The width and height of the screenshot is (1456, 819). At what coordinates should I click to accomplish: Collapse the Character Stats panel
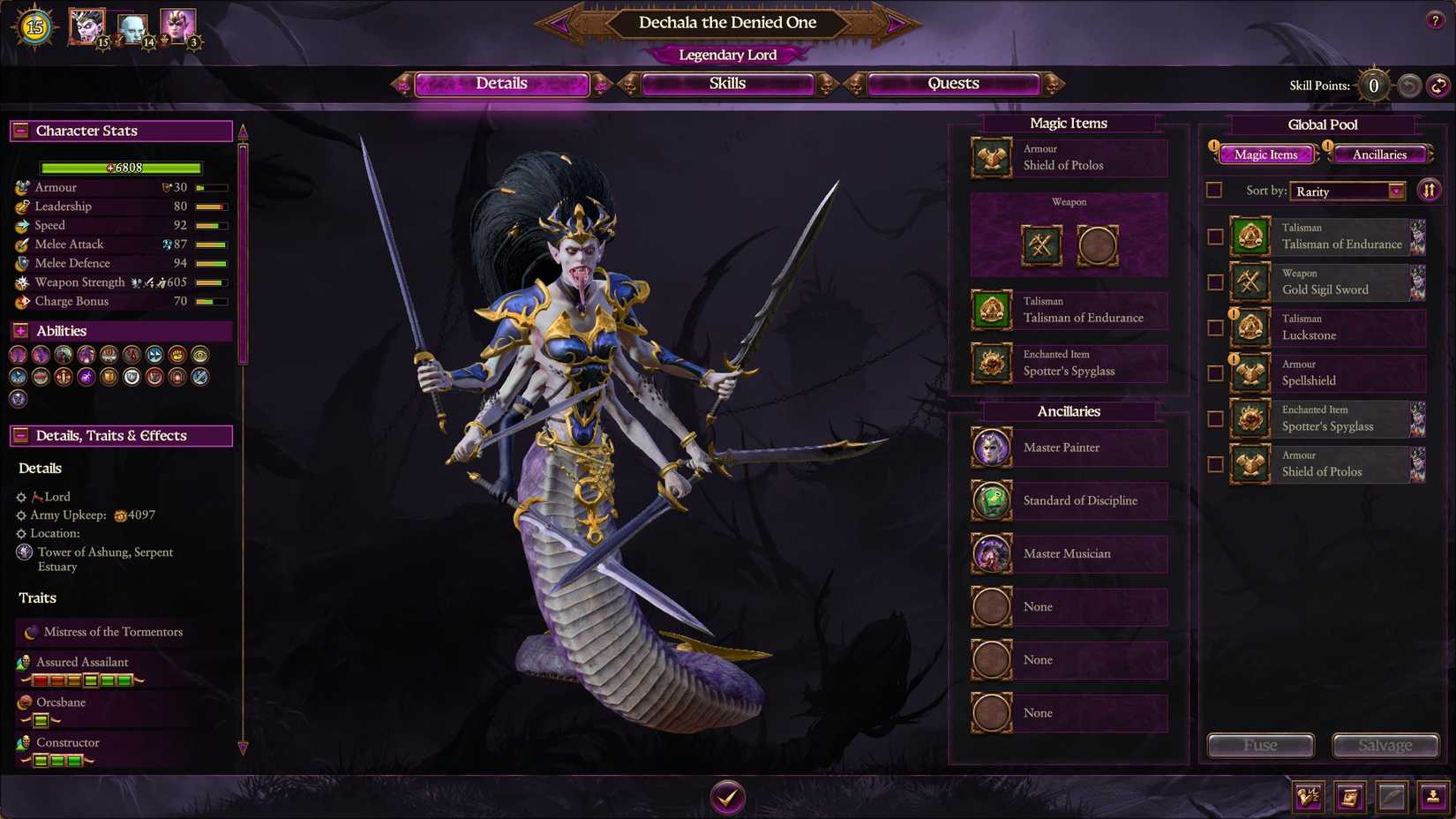click(x=19, y=131)
